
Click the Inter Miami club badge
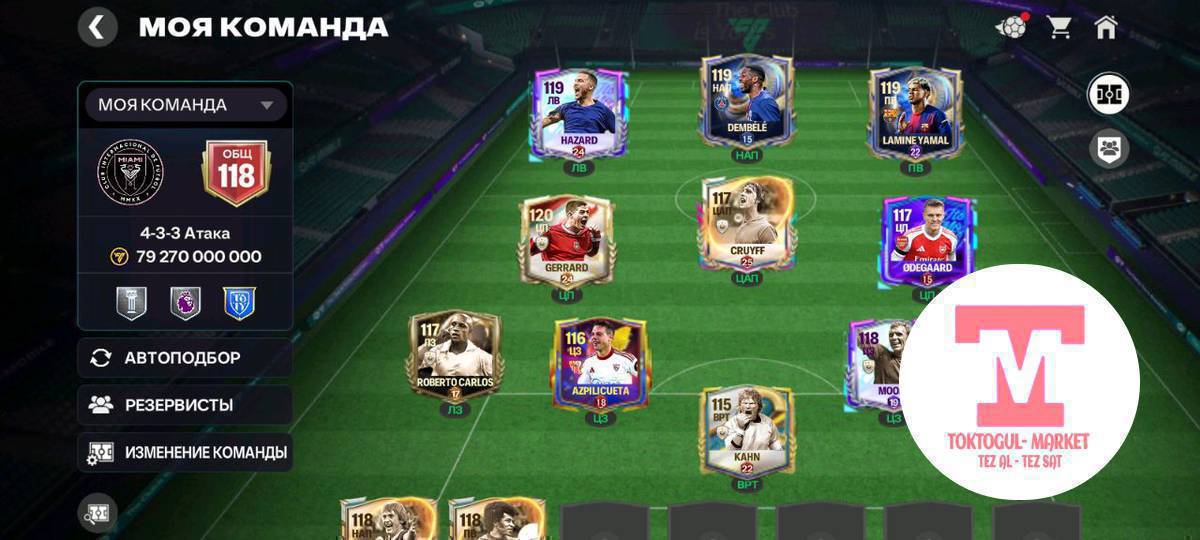130,172
